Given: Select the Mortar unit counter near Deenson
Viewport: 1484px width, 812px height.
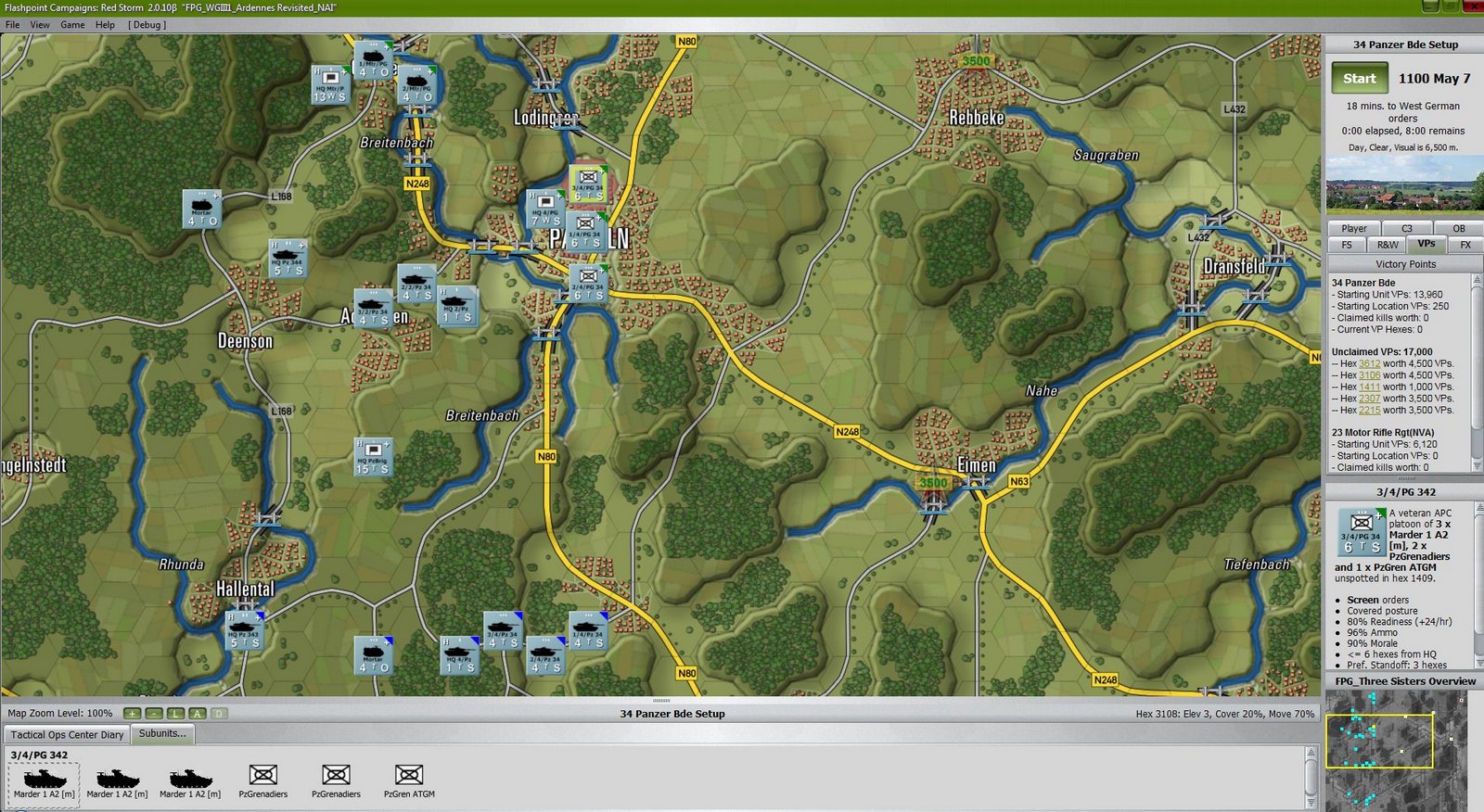Looking at the screenshot, I should (202, 211).
